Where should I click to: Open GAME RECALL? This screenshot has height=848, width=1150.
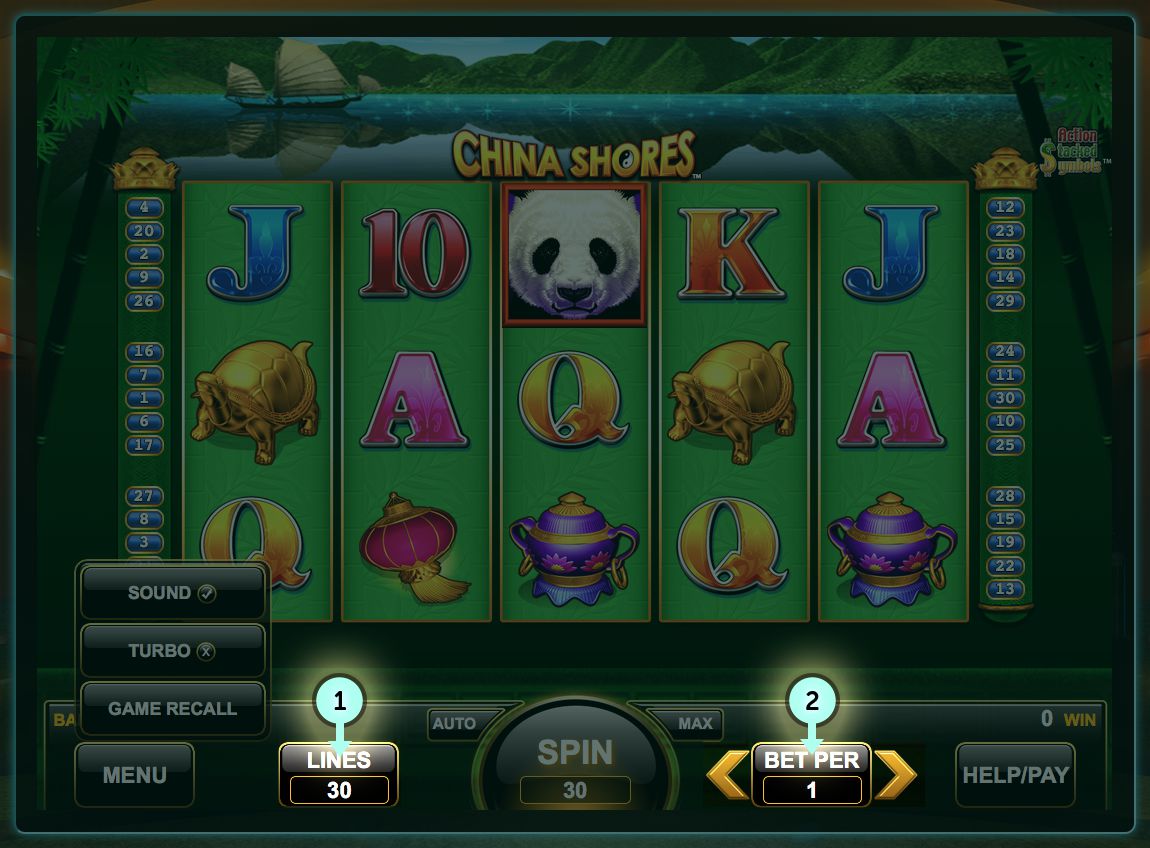(x=172, y=708)
